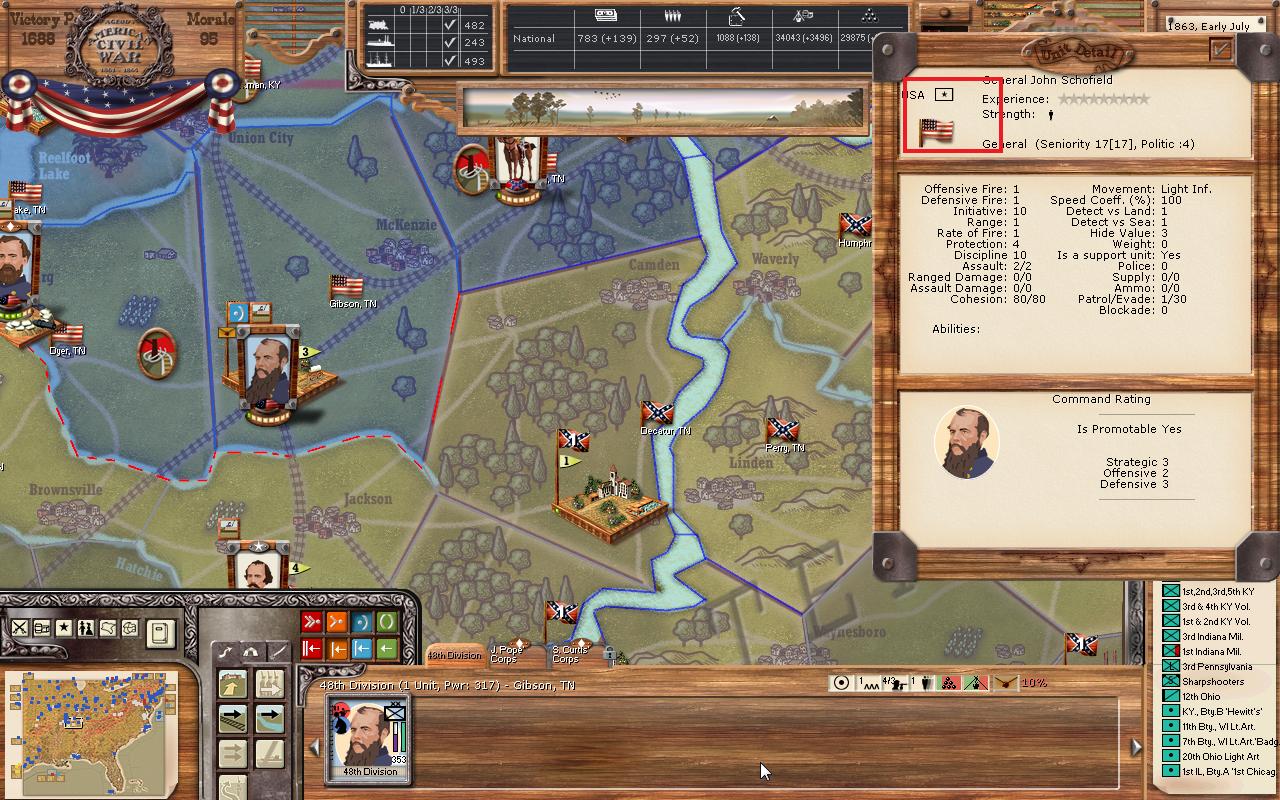Select the blue defensive posture button
Screen dimensions: 1280x800
362,623
